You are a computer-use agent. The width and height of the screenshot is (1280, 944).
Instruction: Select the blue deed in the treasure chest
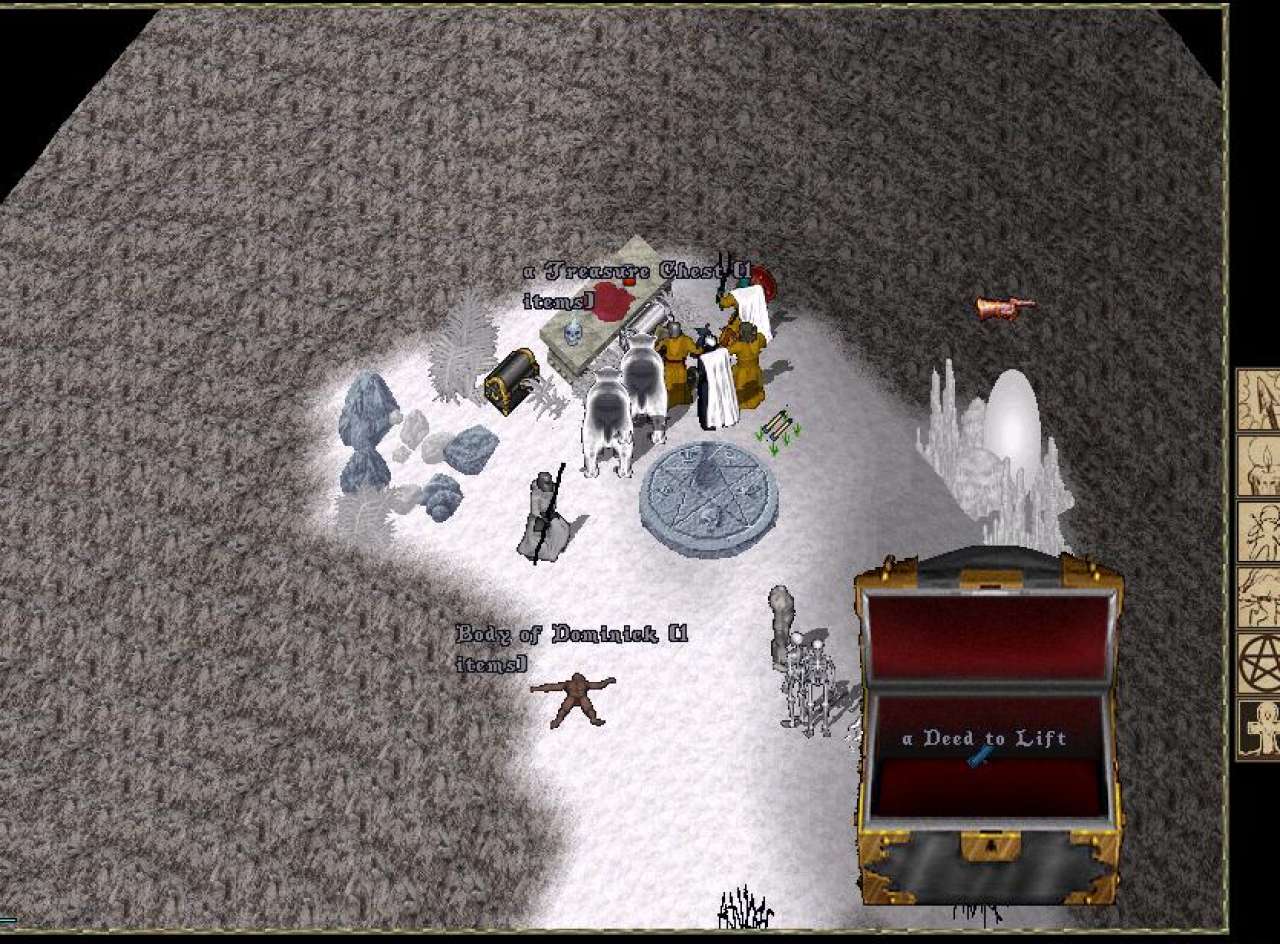(x=980, y=757)
